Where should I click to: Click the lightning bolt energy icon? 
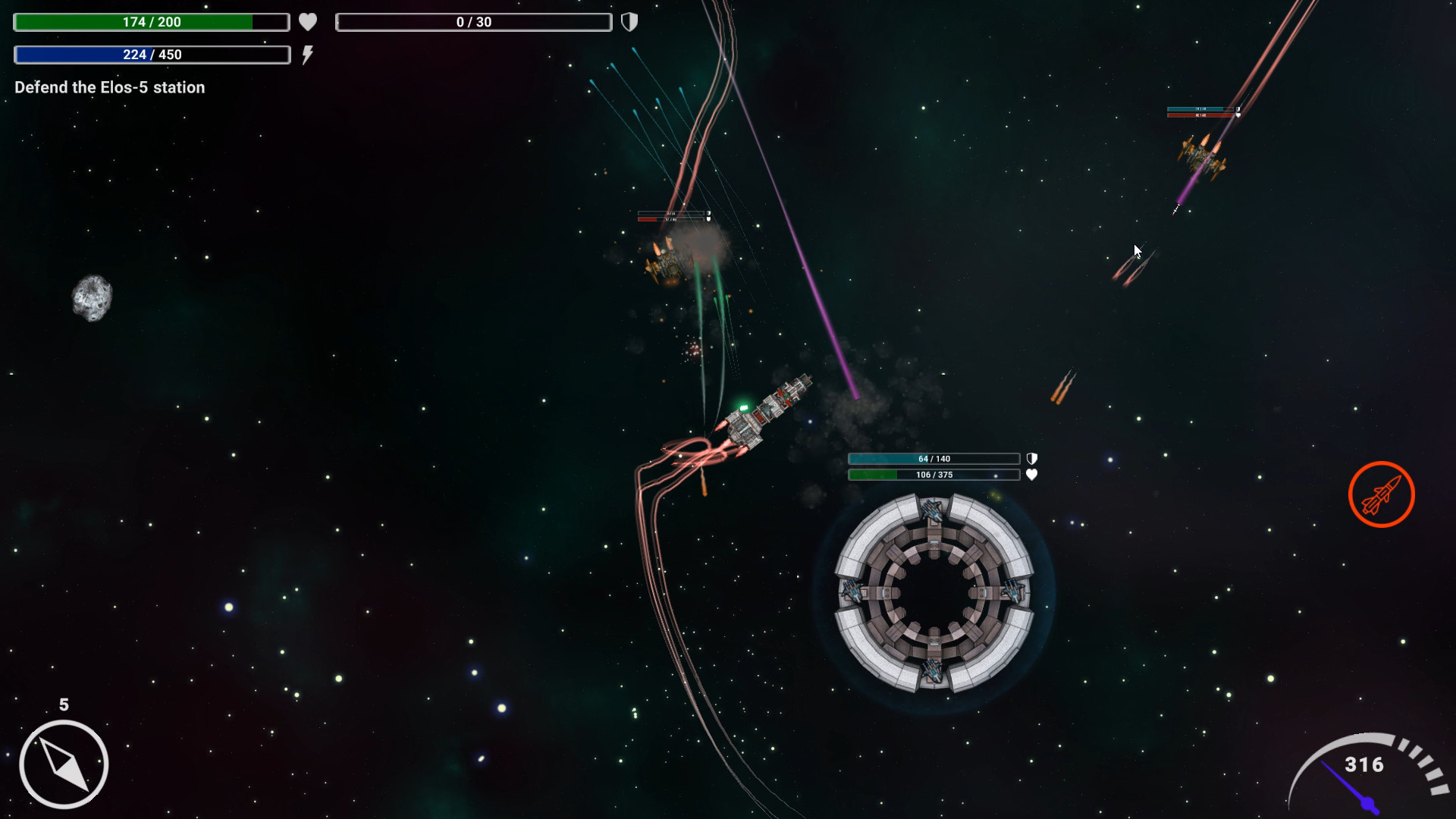point(308,54)
